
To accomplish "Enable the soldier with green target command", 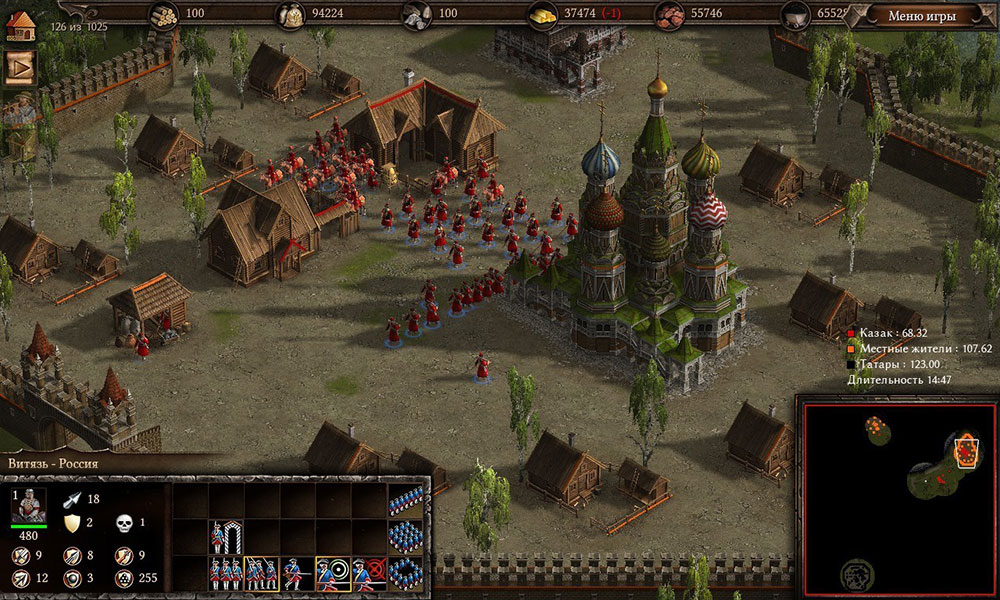I will pos(332,573).
